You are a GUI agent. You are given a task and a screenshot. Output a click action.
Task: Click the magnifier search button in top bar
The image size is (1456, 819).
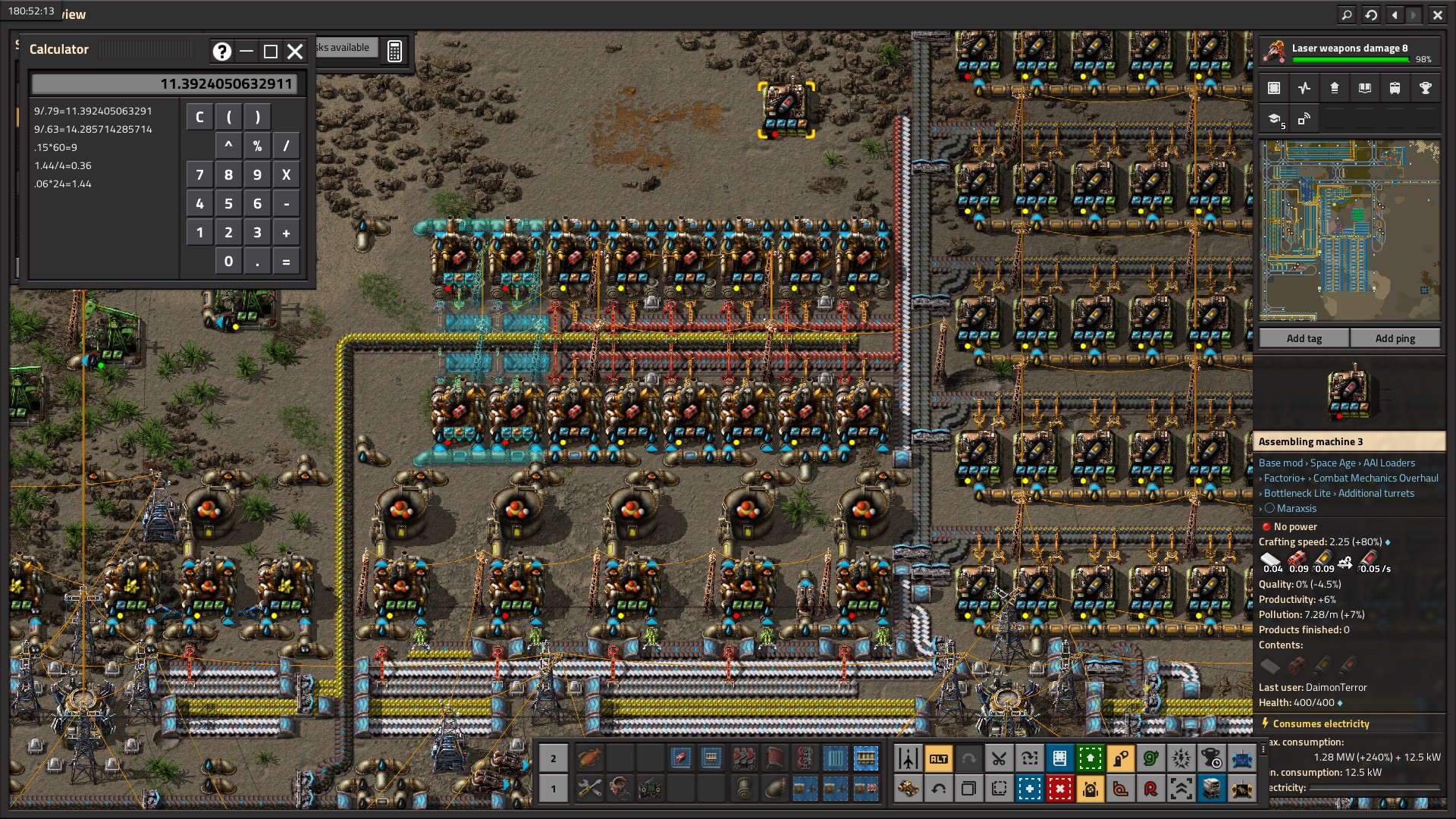pyautogui.click(x=1346, y=14)
